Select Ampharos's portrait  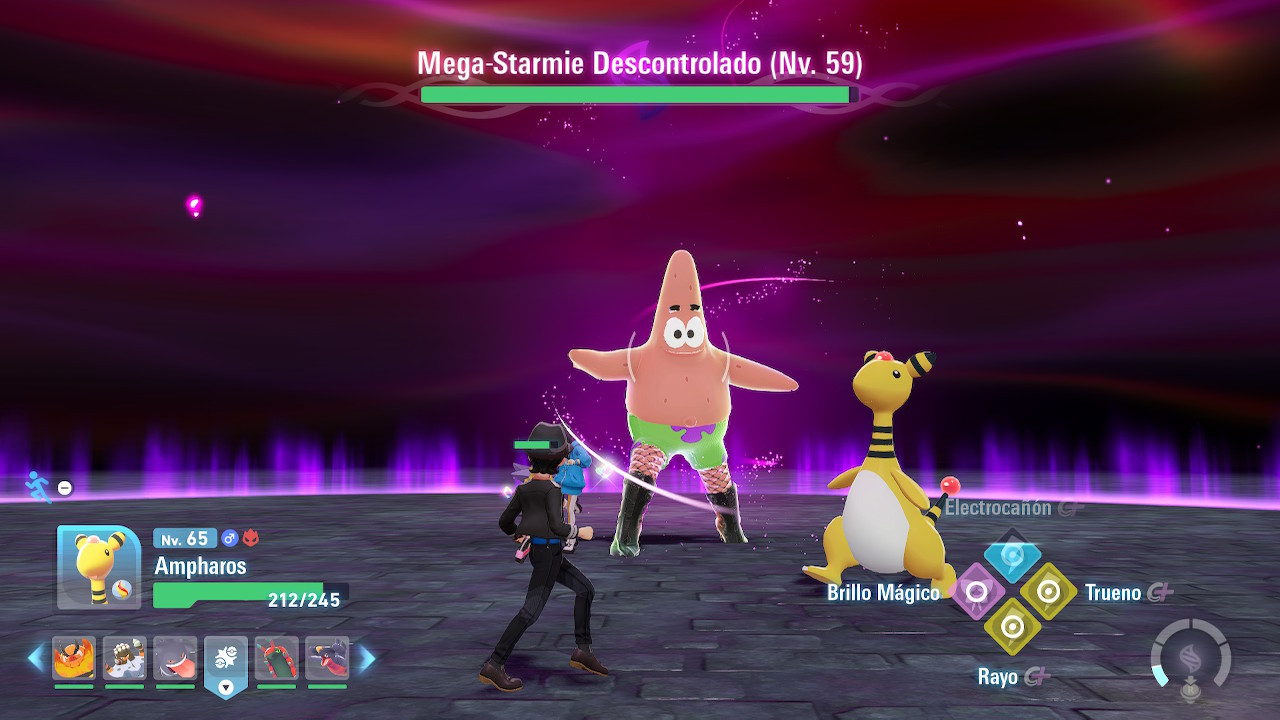99,567
